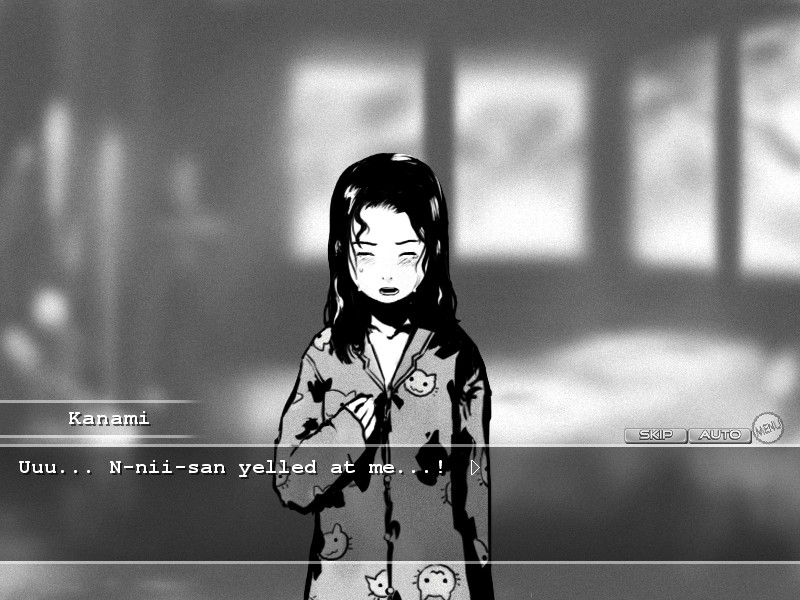Turn on AUTO text advance
This screenshot has width=800, height=600.
tap(719, 435)
